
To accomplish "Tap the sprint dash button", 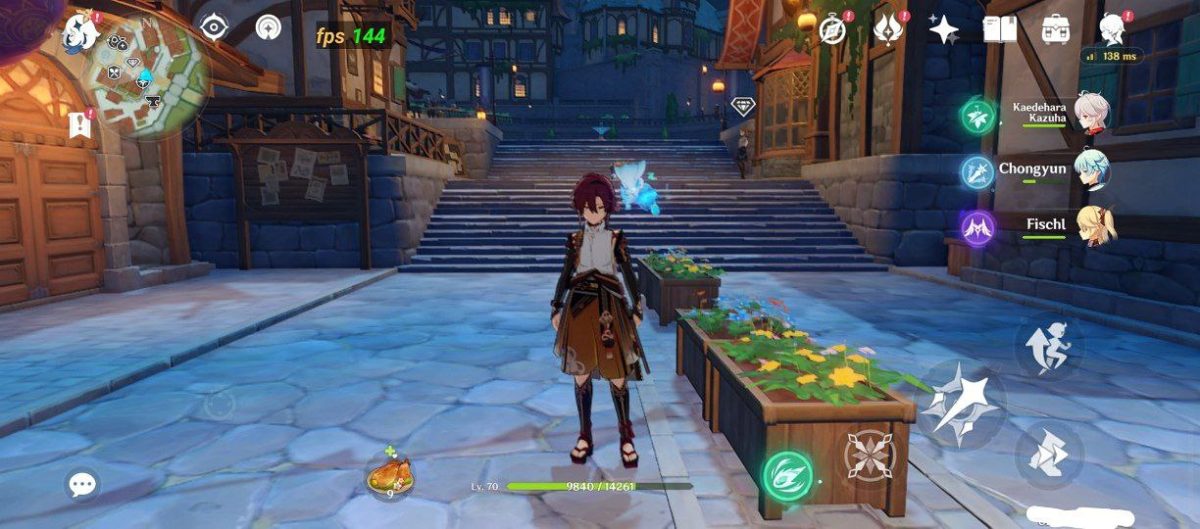I will coord(1048,454).
